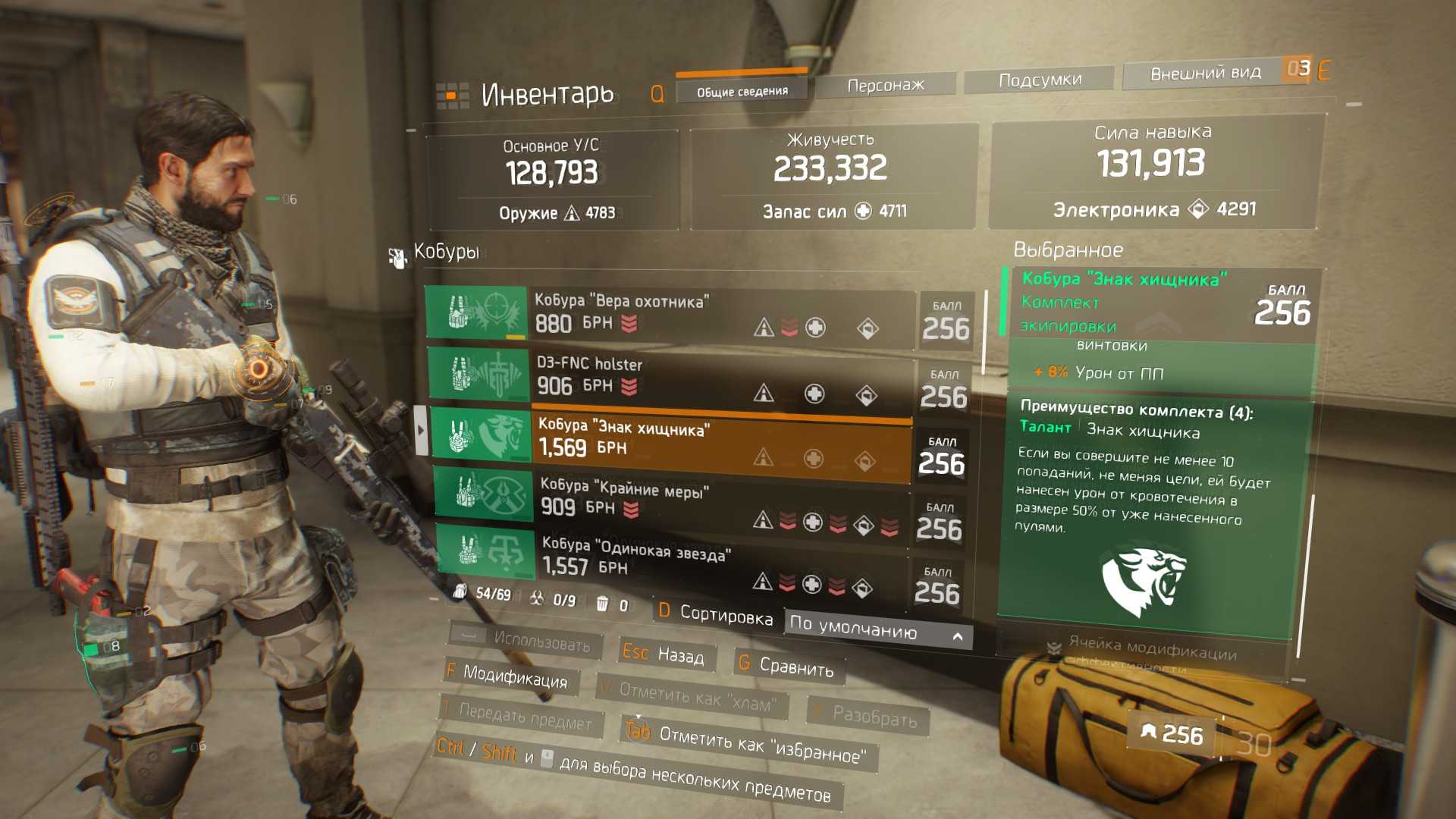Switch to the Общие сведения tab
The height and width of the screenshot is (819, 1456).
[x=742, y=91]
